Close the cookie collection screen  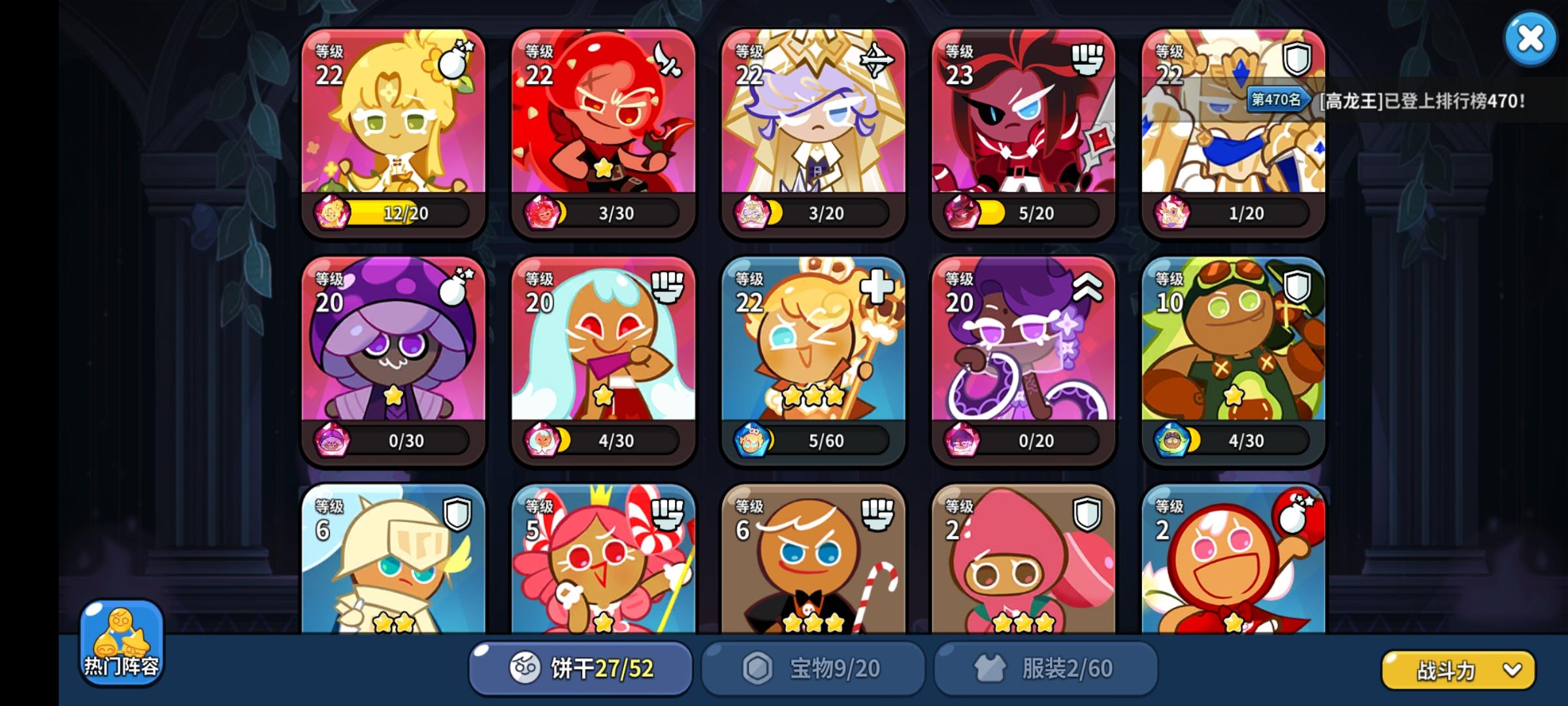[1531, 39]
